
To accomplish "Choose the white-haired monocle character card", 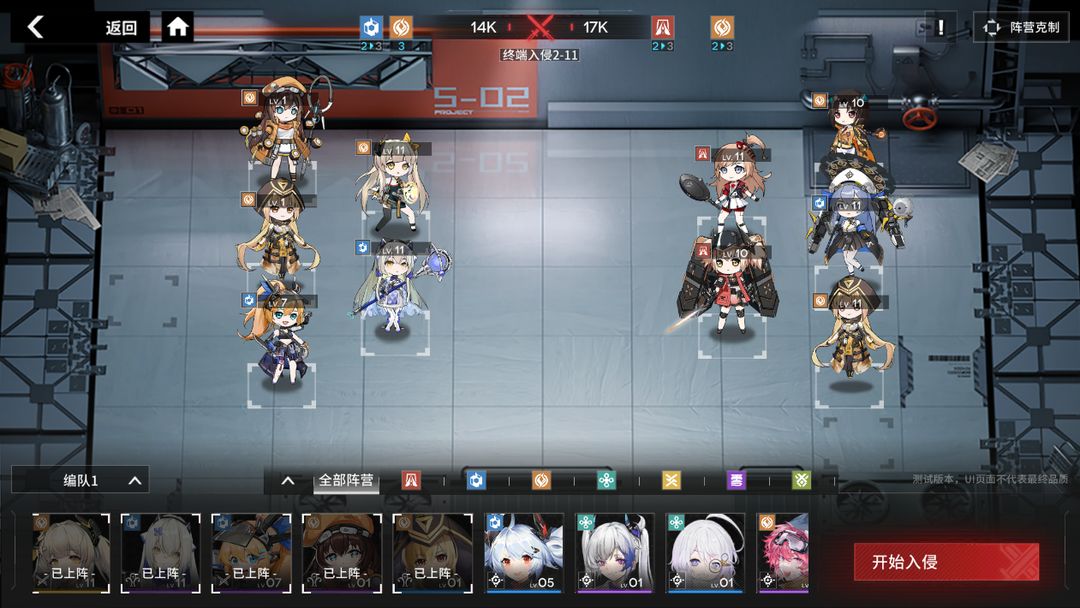I will coord(706,553).
